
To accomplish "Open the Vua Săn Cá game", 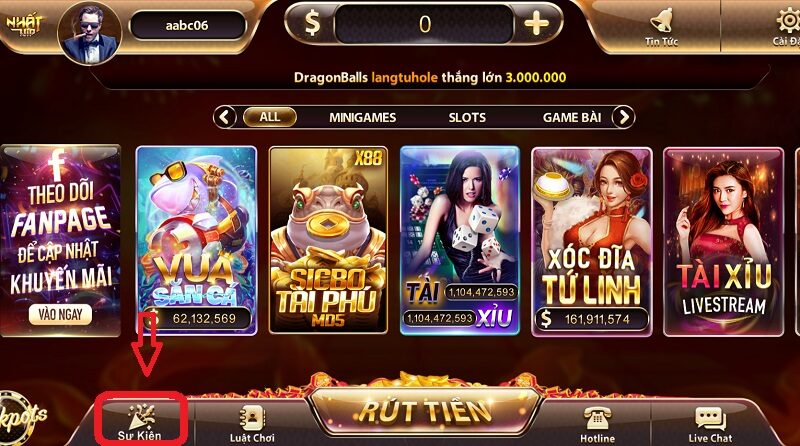I will click(x=196, y=240).
